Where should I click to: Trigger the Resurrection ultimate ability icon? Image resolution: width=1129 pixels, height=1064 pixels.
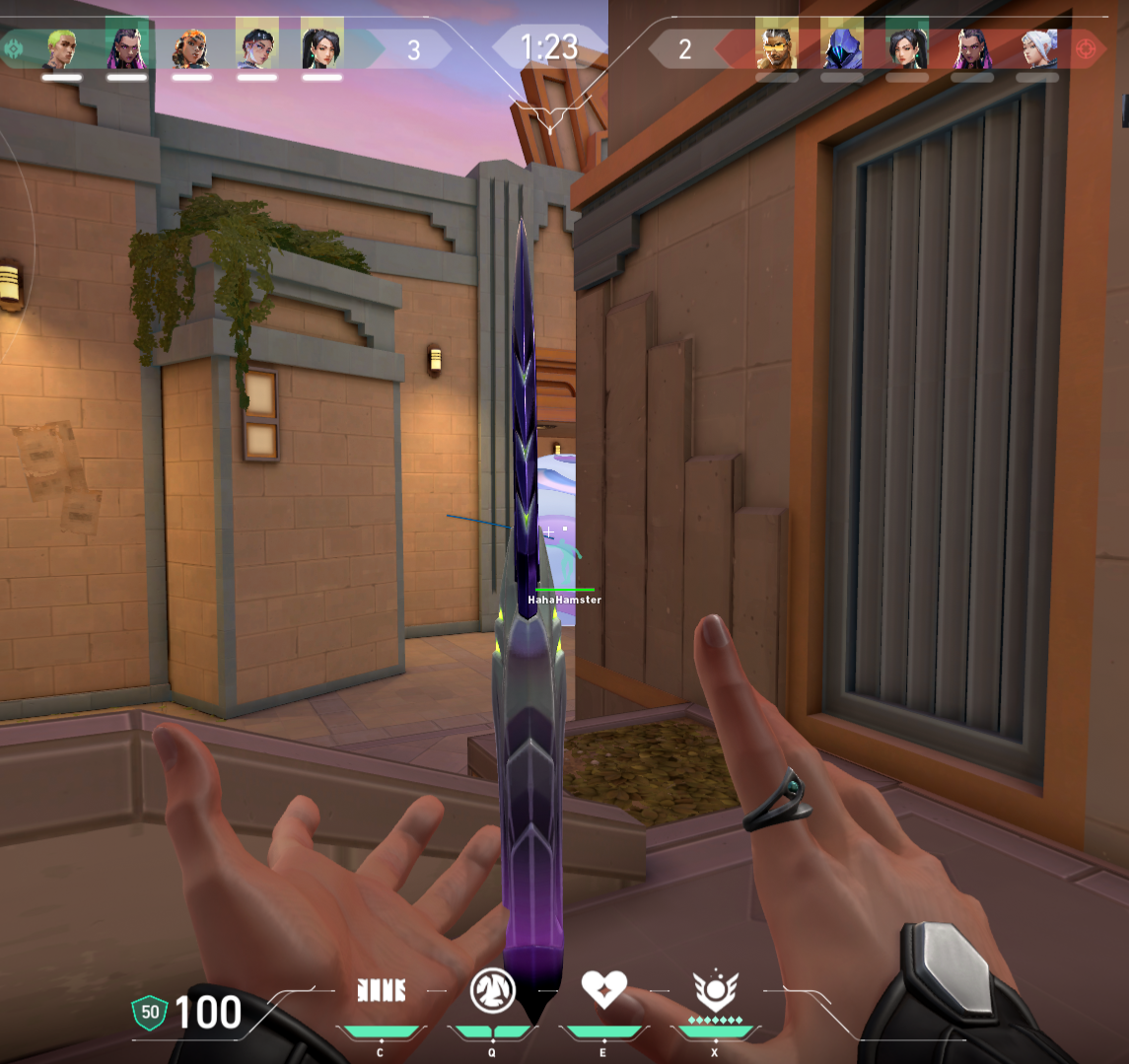pos(715,989)
